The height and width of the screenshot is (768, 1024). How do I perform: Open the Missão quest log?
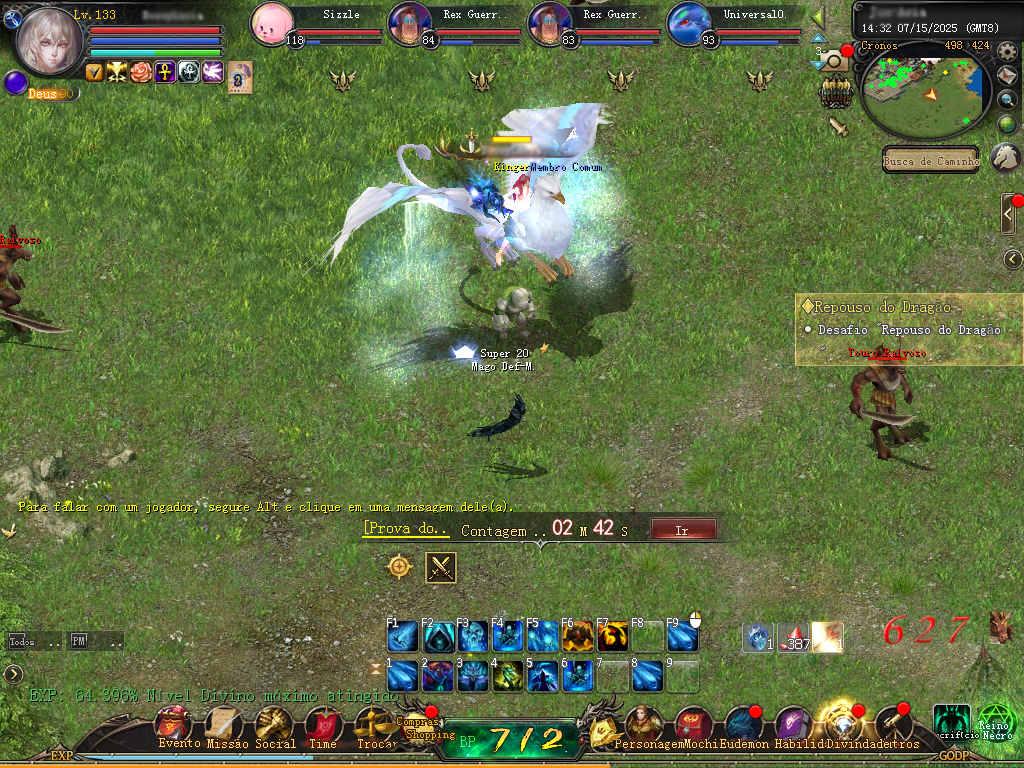click(223, 724)
